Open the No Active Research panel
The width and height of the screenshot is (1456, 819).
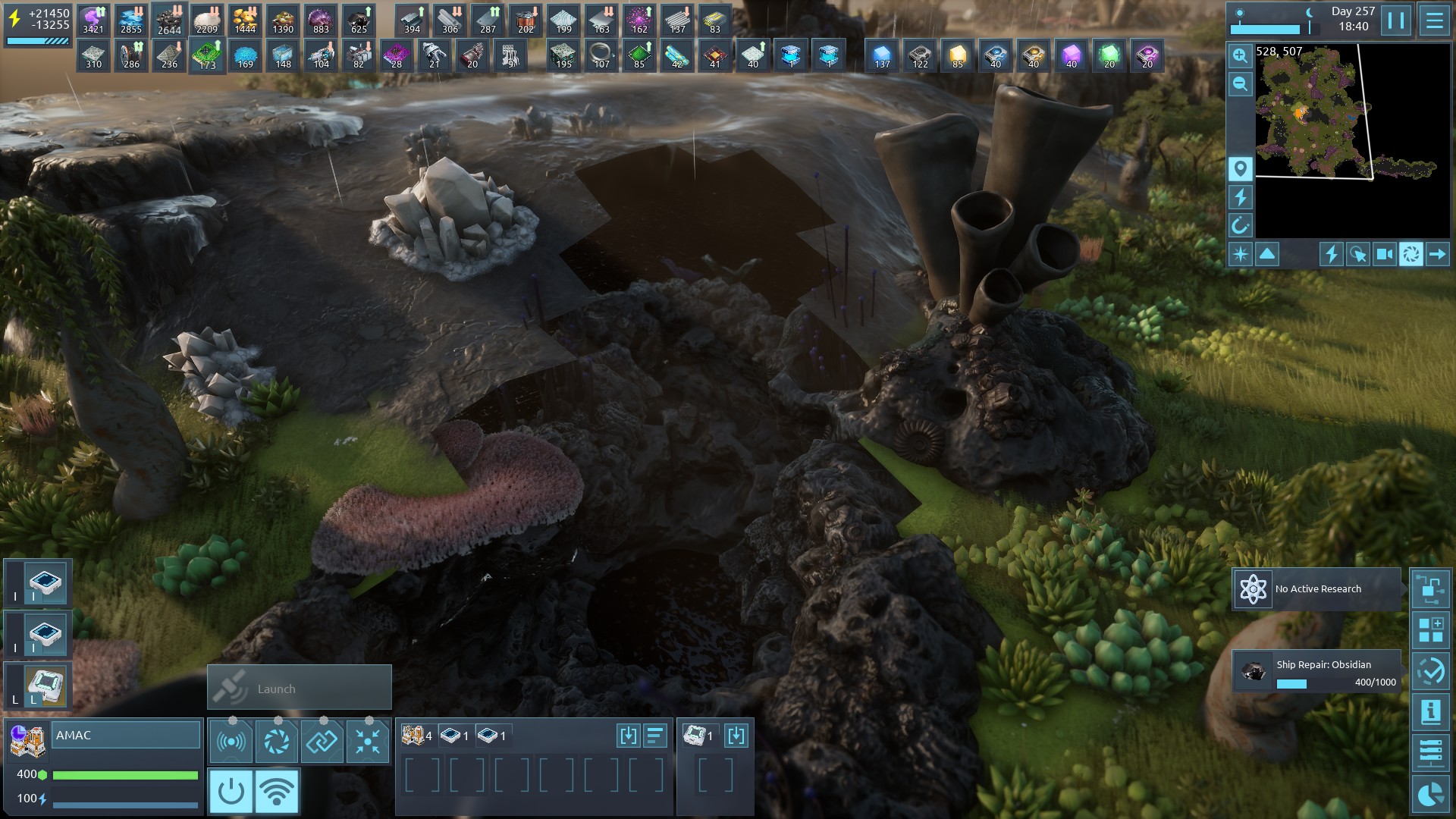pos(1316,589)
